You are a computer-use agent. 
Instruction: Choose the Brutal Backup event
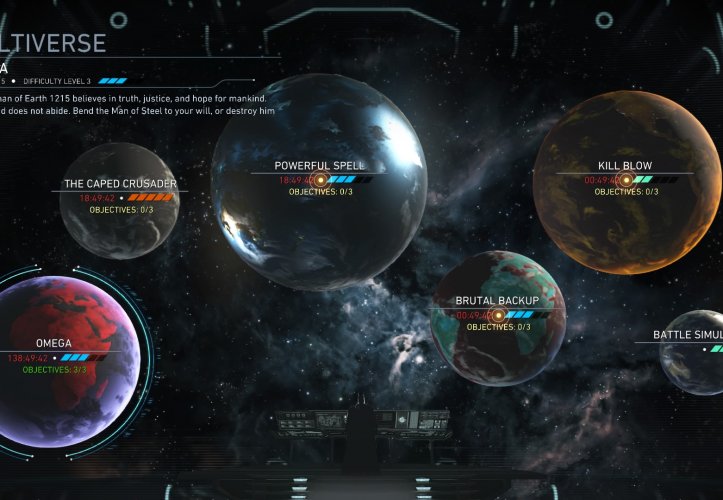(497, 315)
